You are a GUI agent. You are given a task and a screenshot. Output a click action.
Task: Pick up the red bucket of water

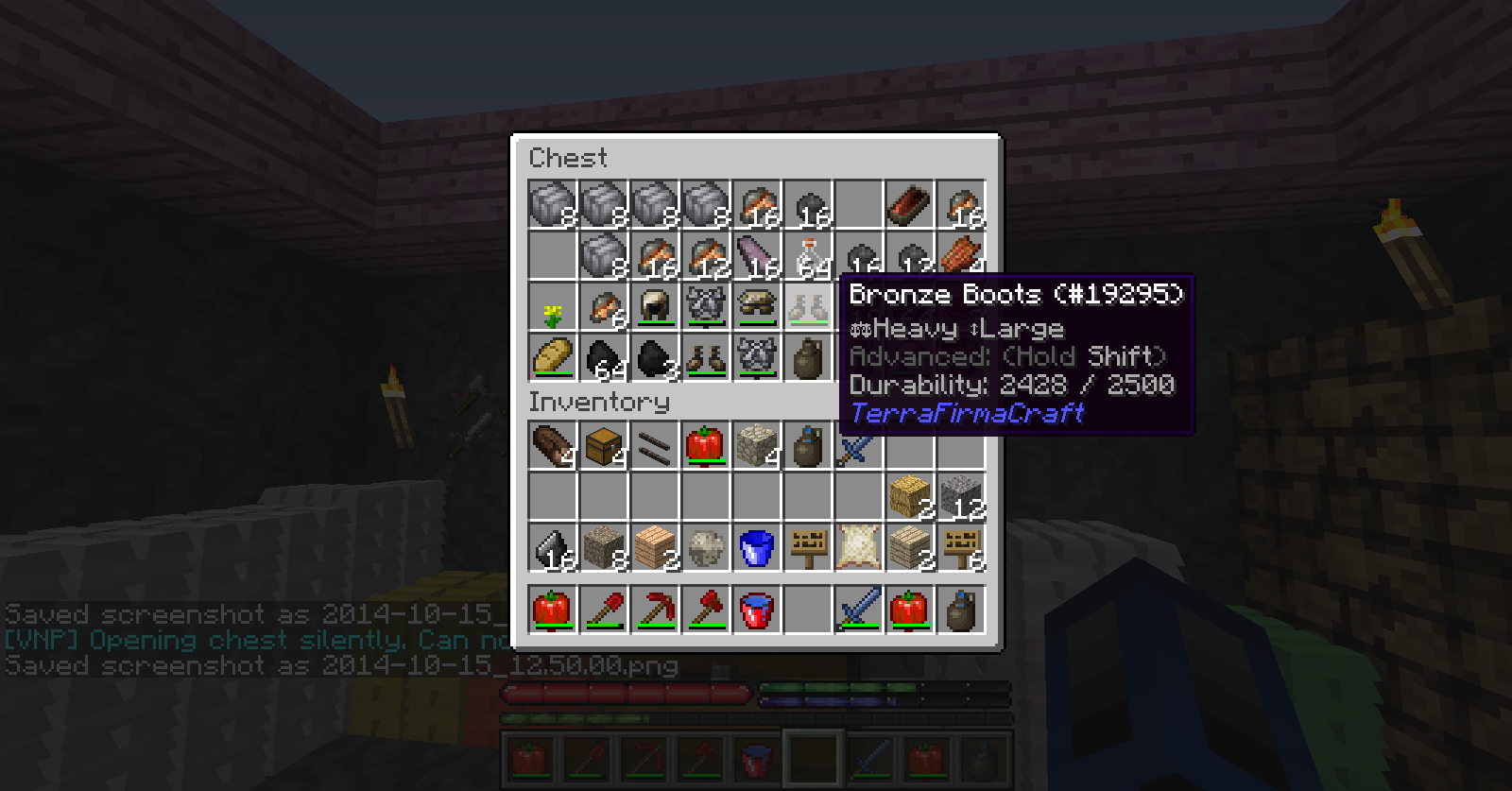(x=757, y=610)
